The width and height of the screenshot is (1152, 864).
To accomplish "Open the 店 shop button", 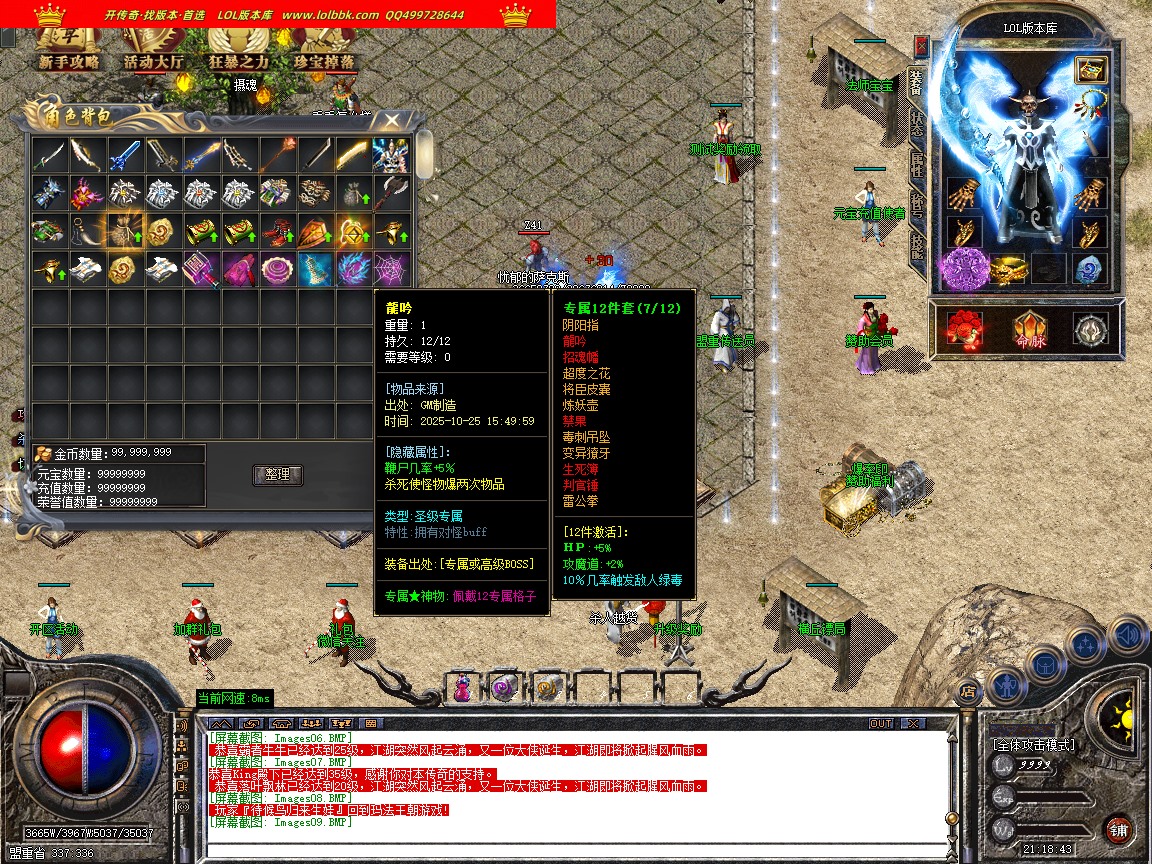I will [x=968, y=690].
